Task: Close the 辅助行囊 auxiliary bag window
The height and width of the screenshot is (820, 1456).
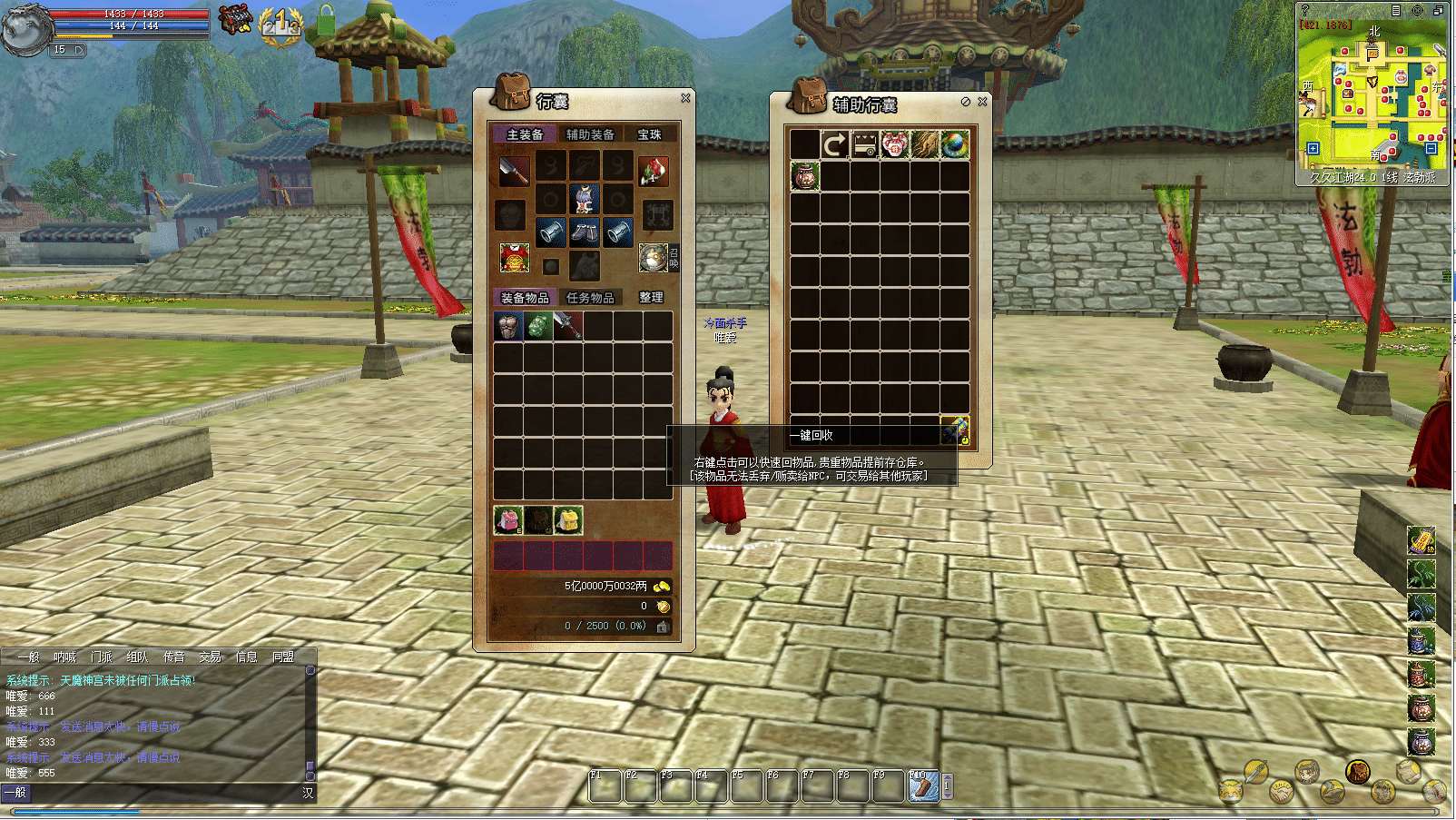Action: [x=982, y=102]
